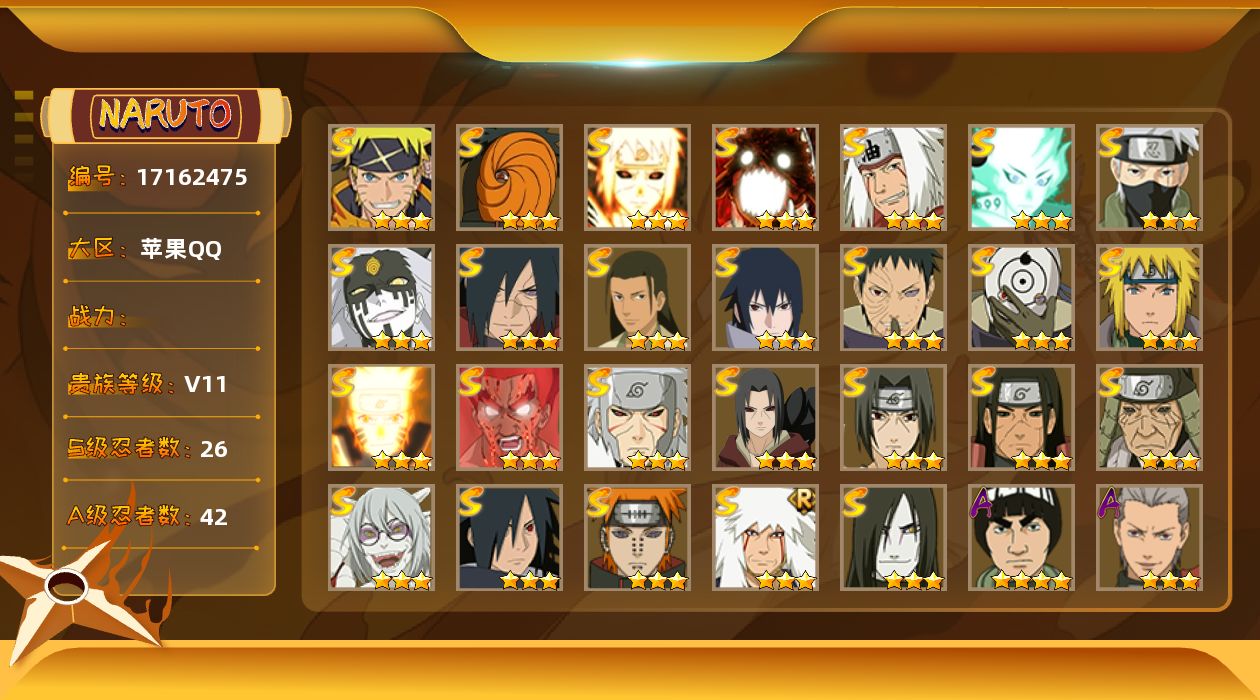The image size is (1260, 700).
Task: Select red-skinned Eight Gates Guy portrait
Action: (509, 417)
